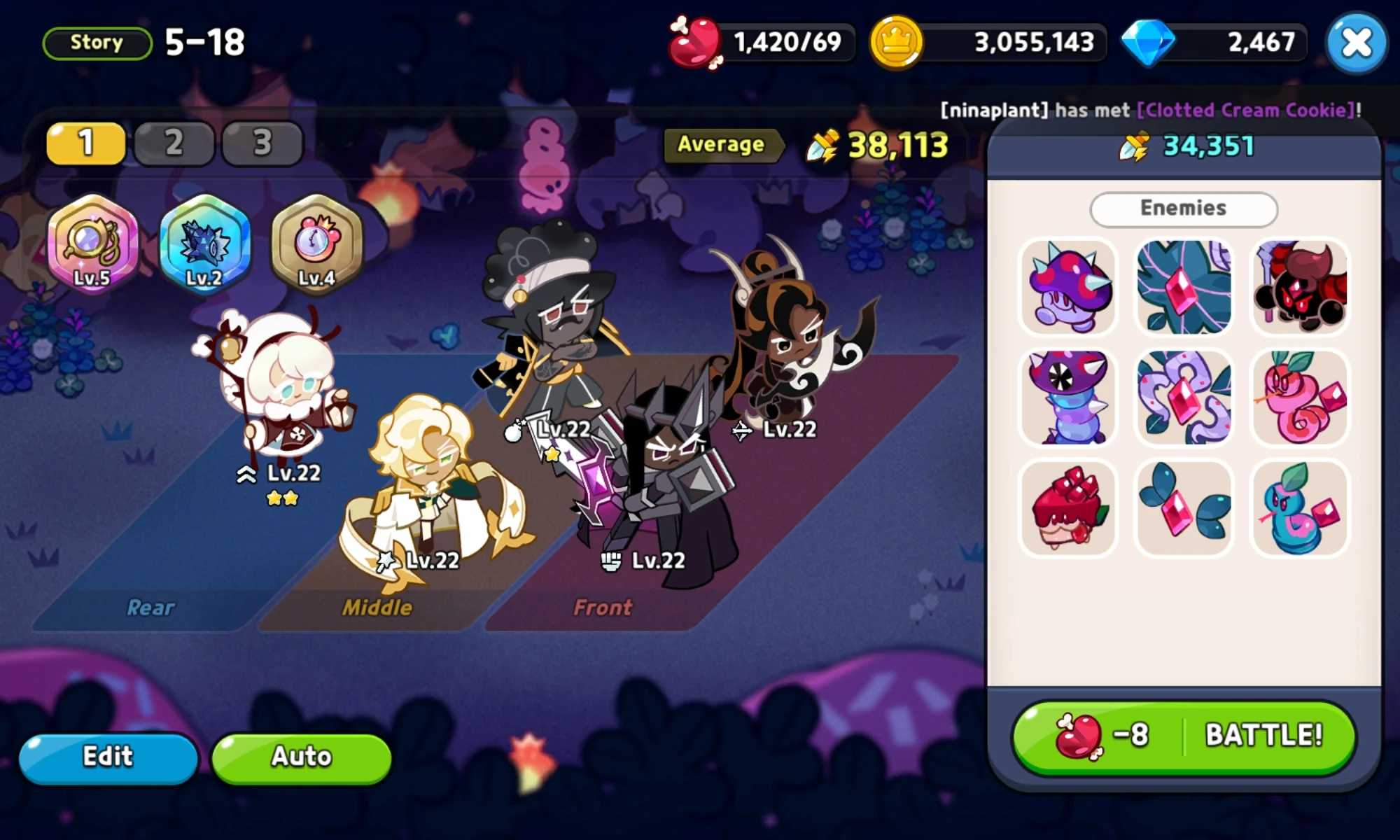Switch to team preset tab 3
The image size is (1400, 840).
point(262,143)
